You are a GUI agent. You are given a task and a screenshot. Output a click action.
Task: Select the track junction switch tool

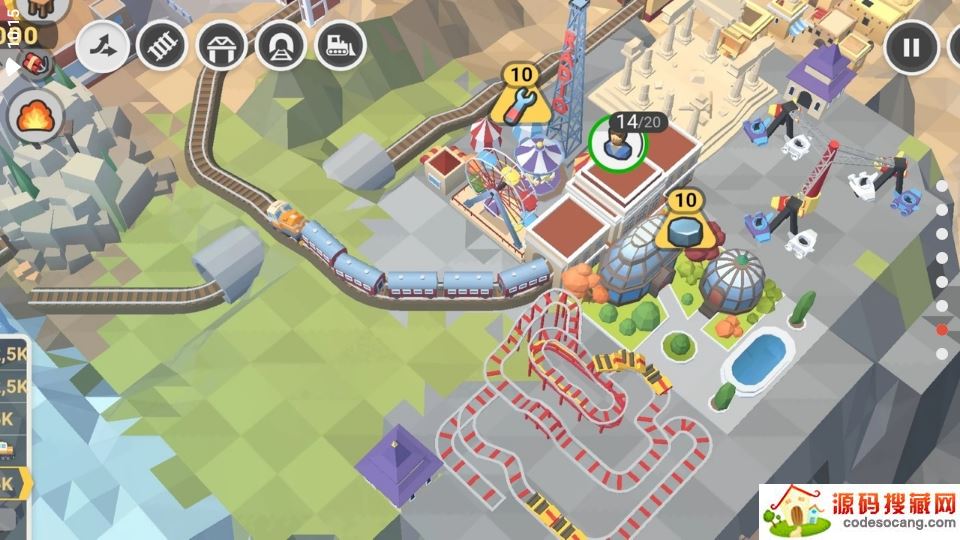tap(102, 46)
